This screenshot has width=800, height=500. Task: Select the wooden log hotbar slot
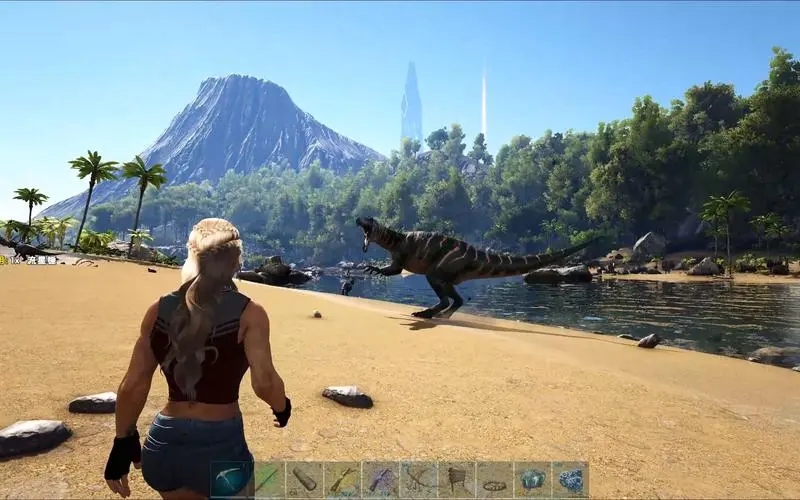click(305, 479)
